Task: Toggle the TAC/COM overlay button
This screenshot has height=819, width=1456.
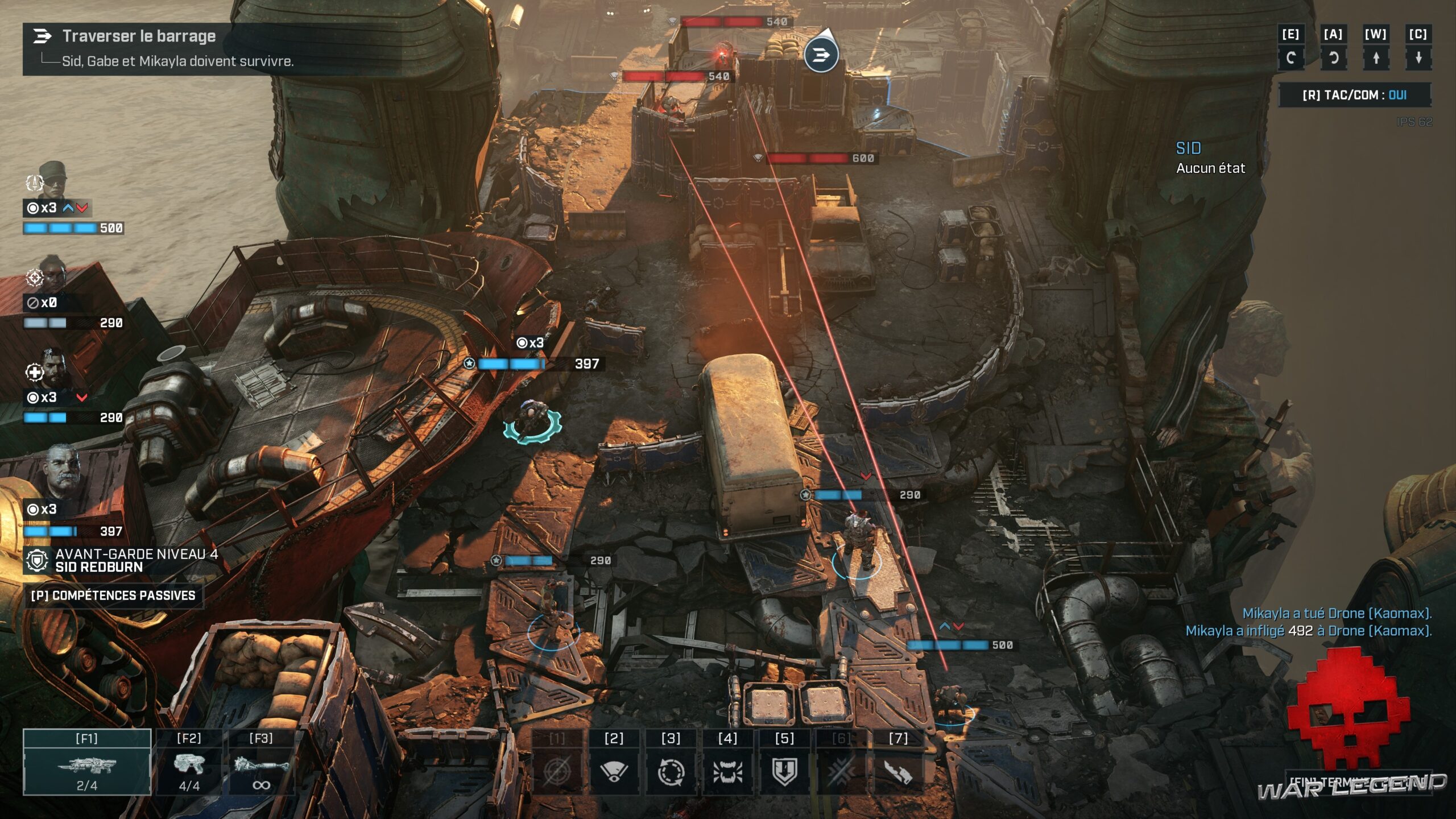Action: pos(1354,95)
